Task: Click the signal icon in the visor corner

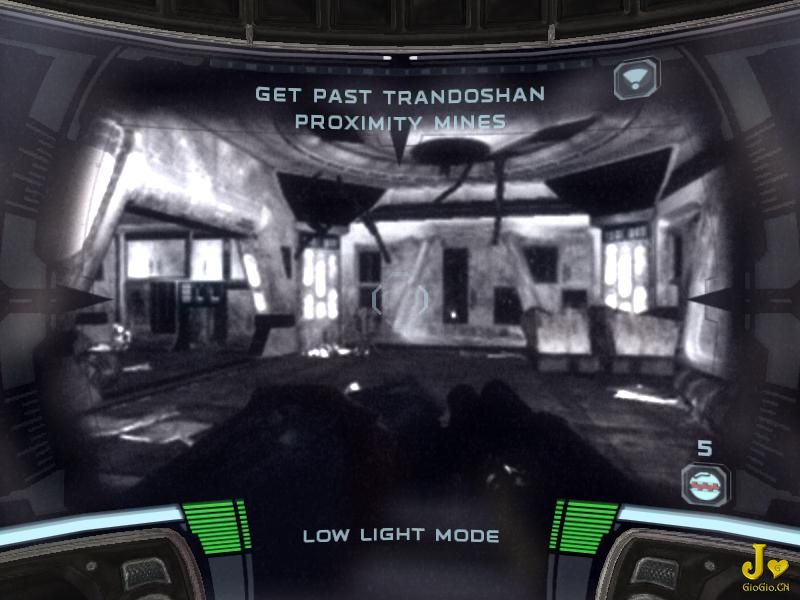Action: coord(636,78)
